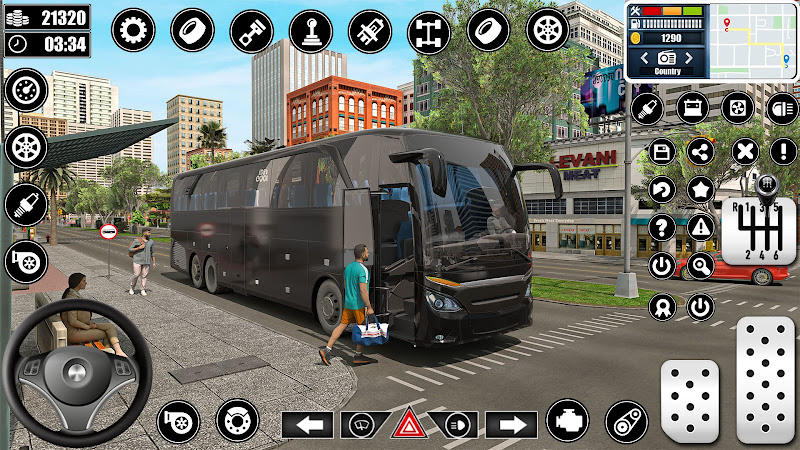Click the magnifying glass zoom icon
The image size is (800, 450).
[x=700, y=266]
